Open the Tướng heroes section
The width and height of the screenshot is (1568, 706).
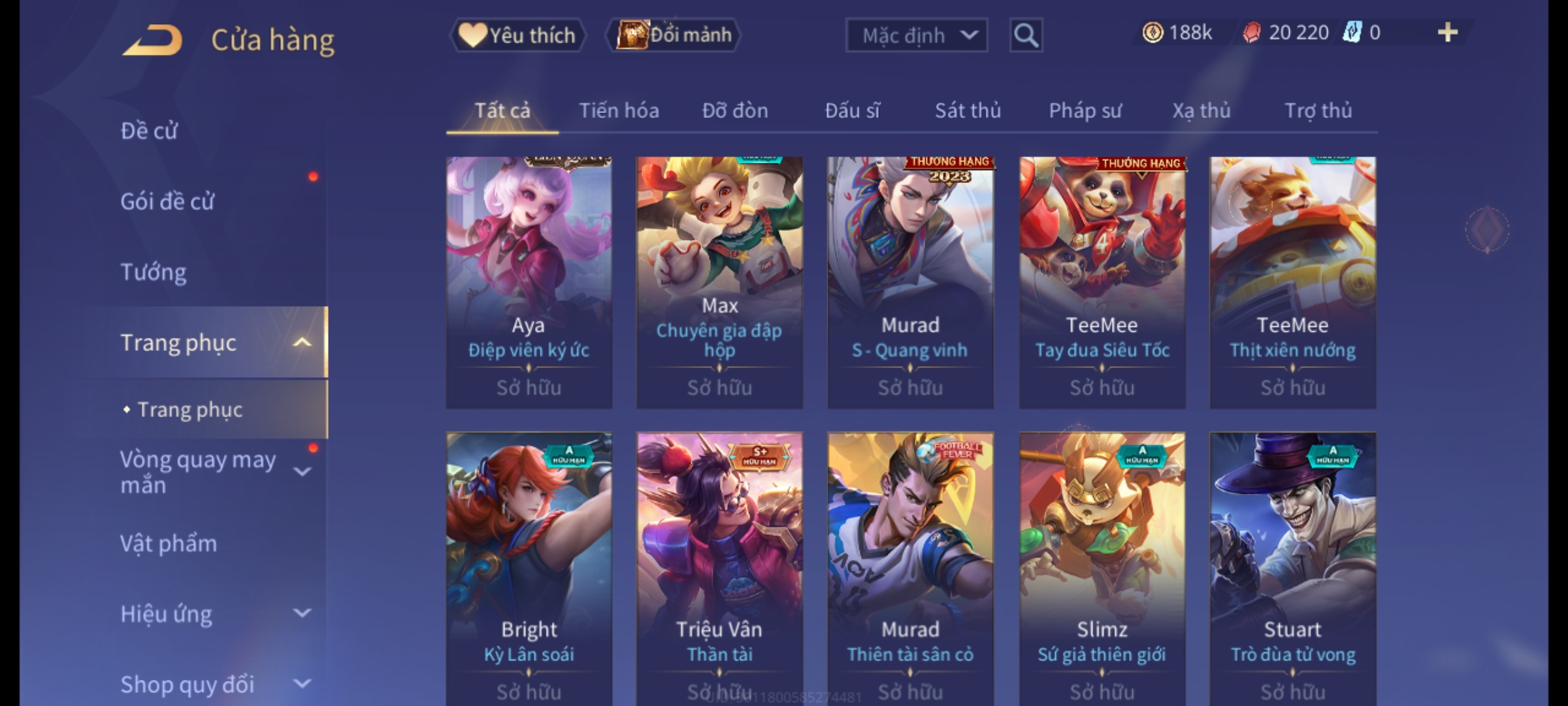click(x=154, y=272)
